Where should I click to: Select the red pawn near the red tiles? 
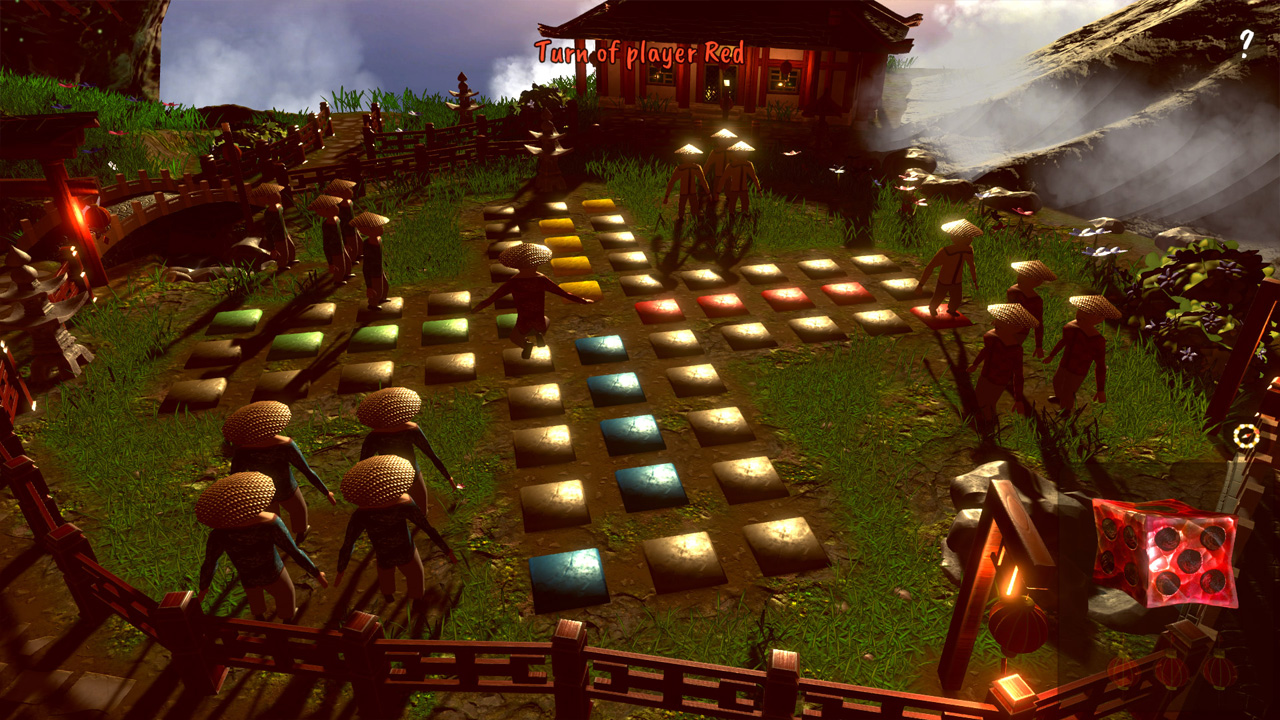(x=951, y=270)
